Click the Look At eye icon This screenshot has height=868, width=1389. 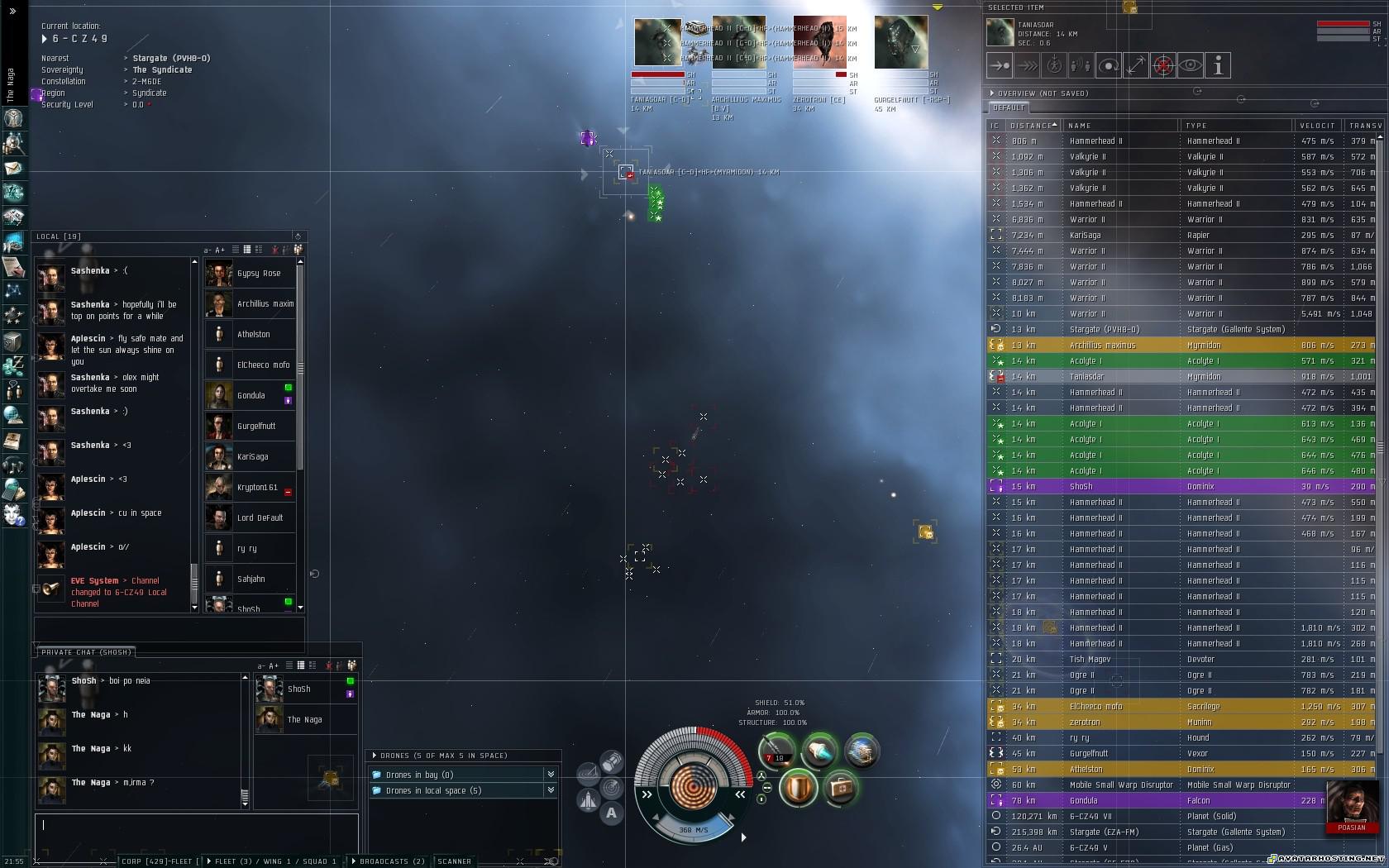1191,65
